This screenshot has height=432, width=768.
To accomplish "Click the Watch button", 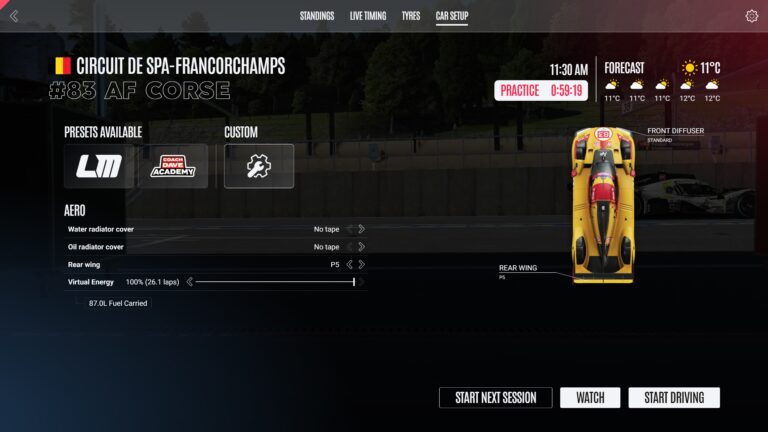I will point(590,398).
